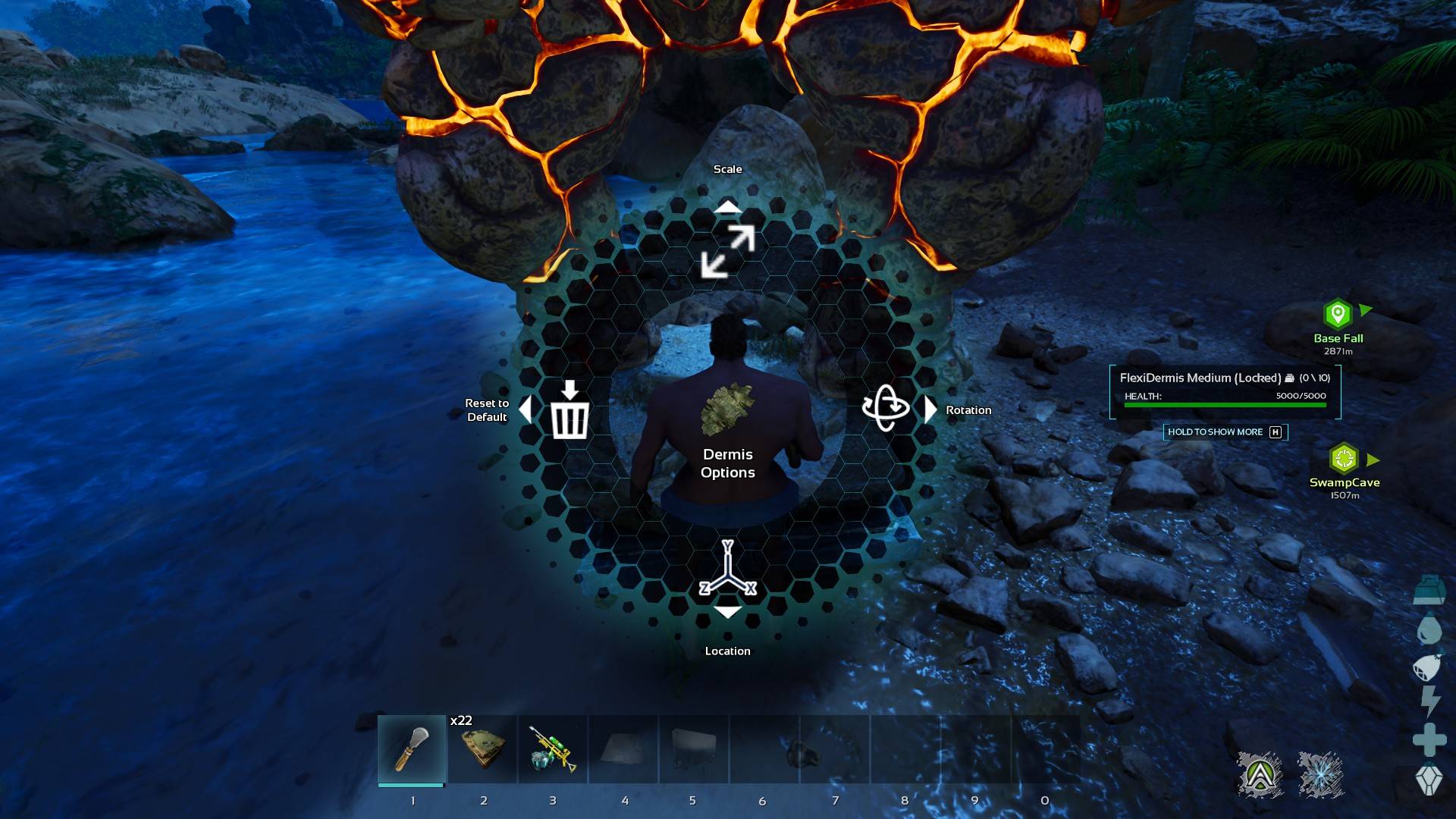Viewport: 1456px width, 819px height.
Task: Click the green ARK emblem buff icon
Action: pyautogui.click(x=1260, y=775)
